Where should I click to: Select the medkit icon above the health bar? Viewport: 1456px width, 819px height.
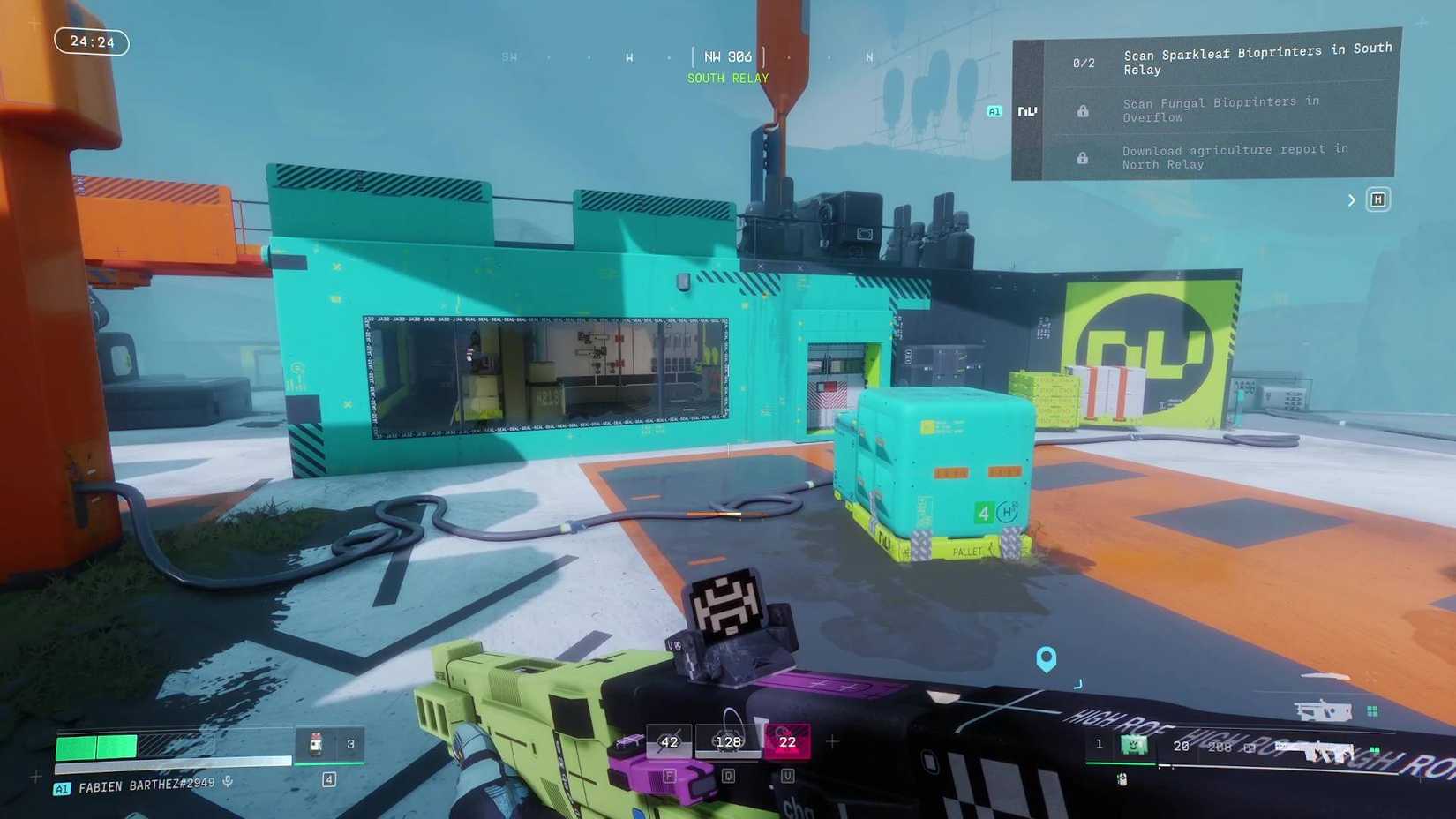[x=315, y=741]
